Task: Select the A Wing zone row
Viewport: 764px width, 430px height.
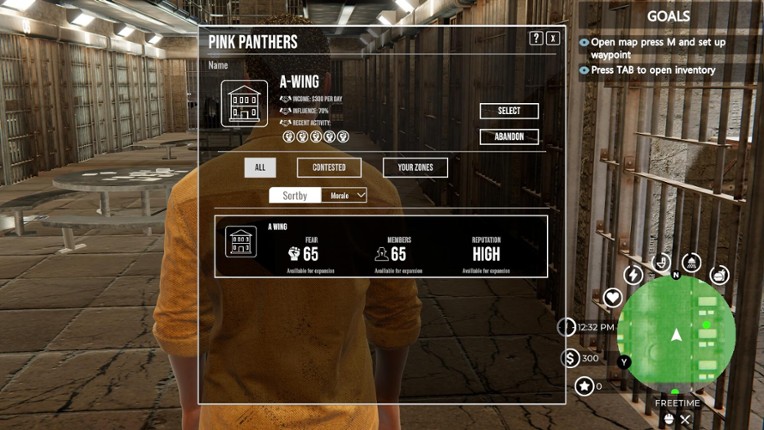Action: [381, 246]
